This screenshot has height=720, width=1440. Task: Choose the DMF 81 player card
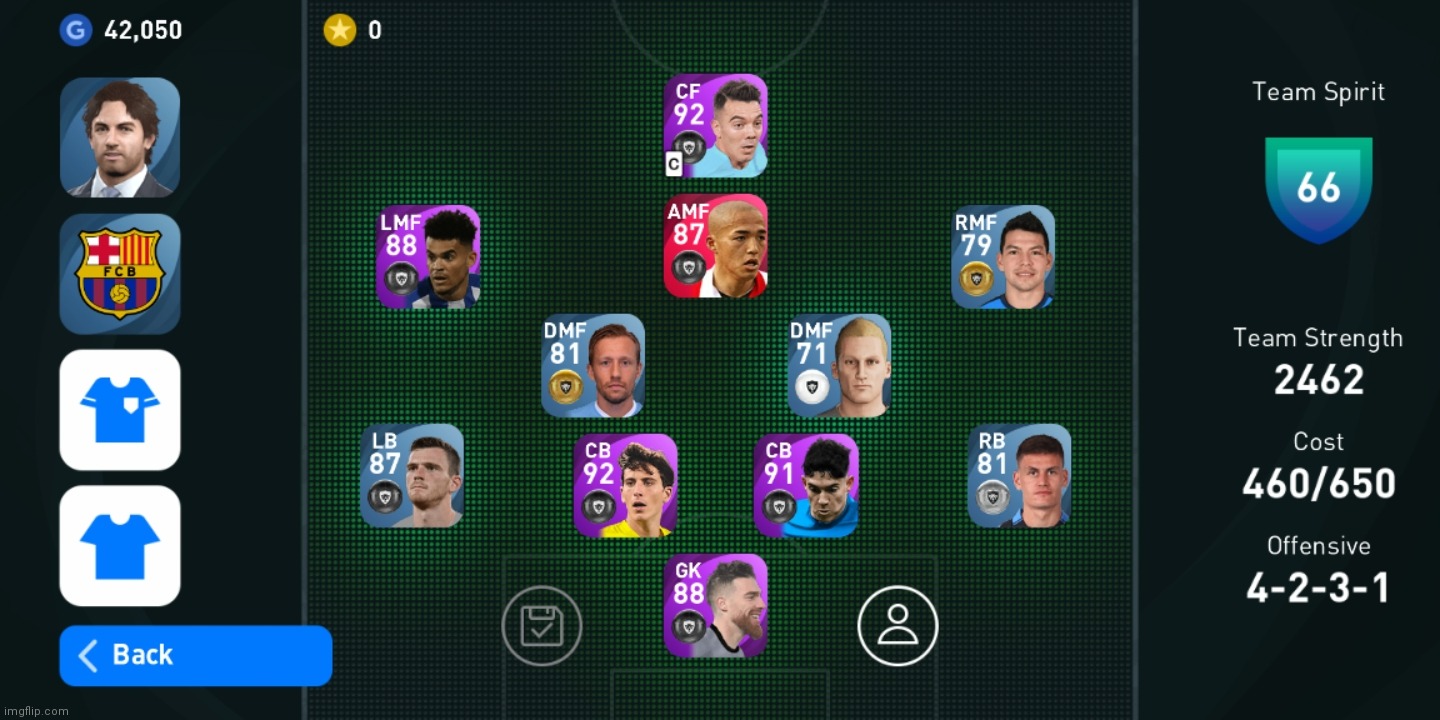pos(593,366)
